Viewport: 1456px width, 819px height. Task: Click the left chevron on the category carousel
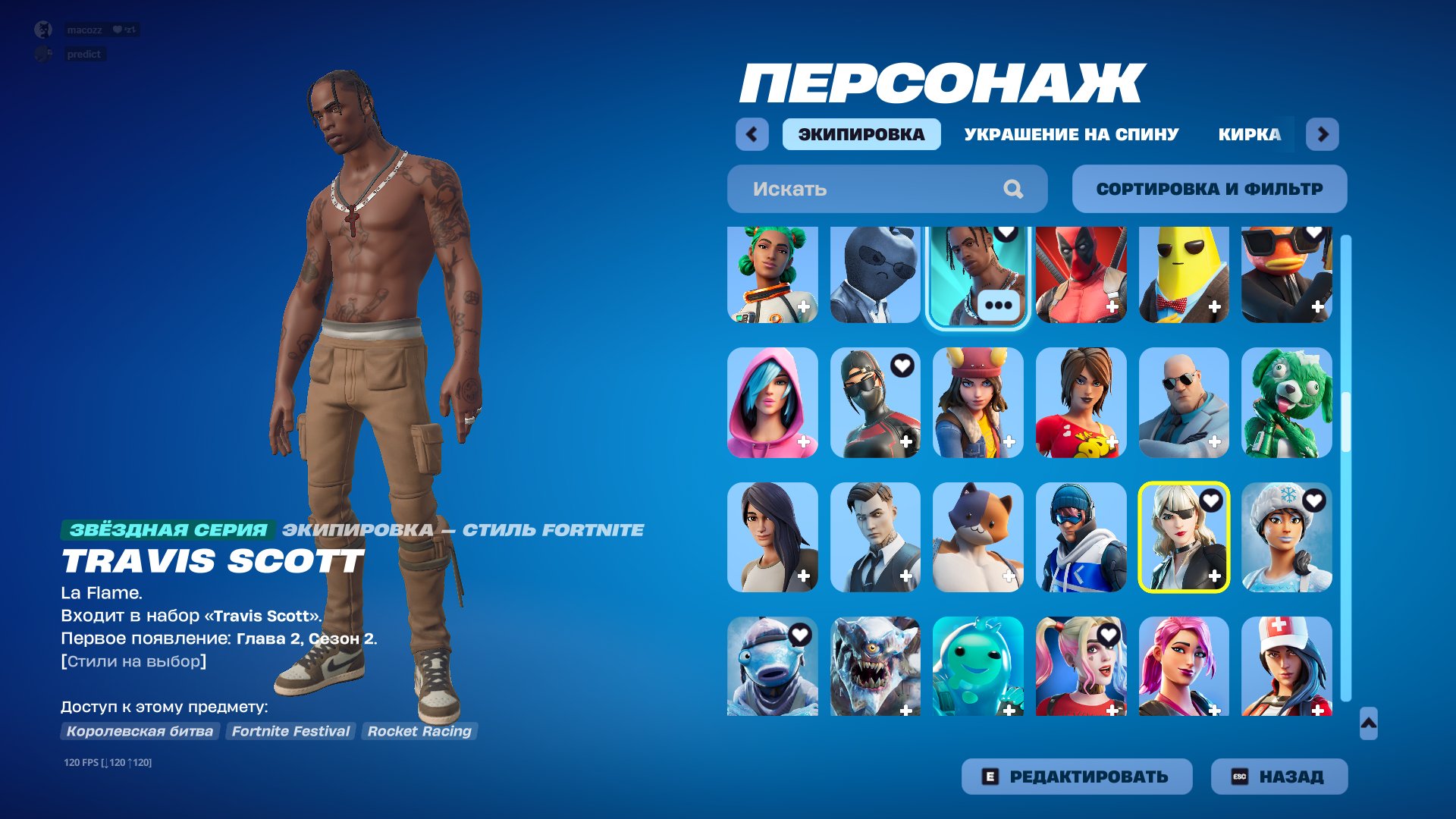[752, 134]
